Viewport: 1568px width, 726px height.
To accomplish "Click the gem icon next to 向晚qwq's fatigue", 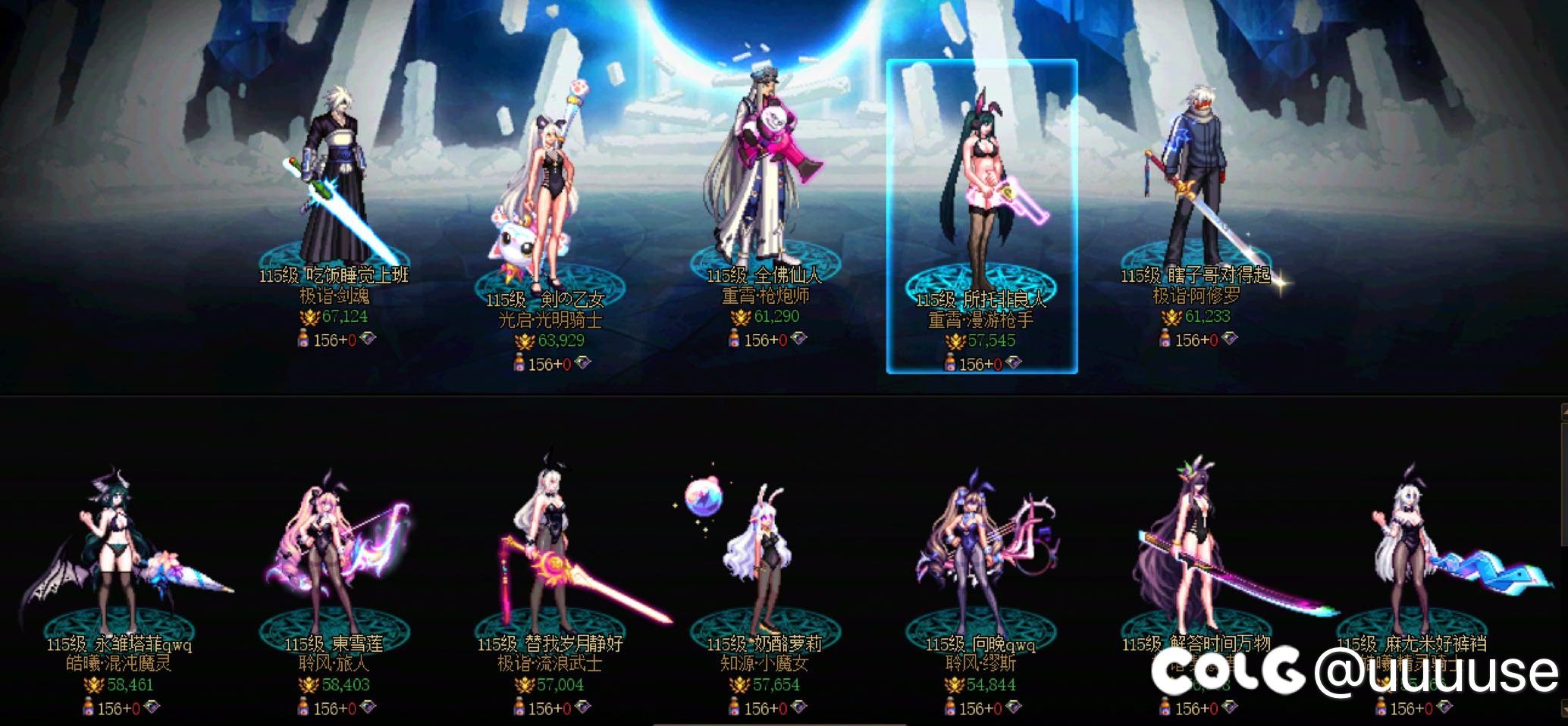I will (1014, 706).
